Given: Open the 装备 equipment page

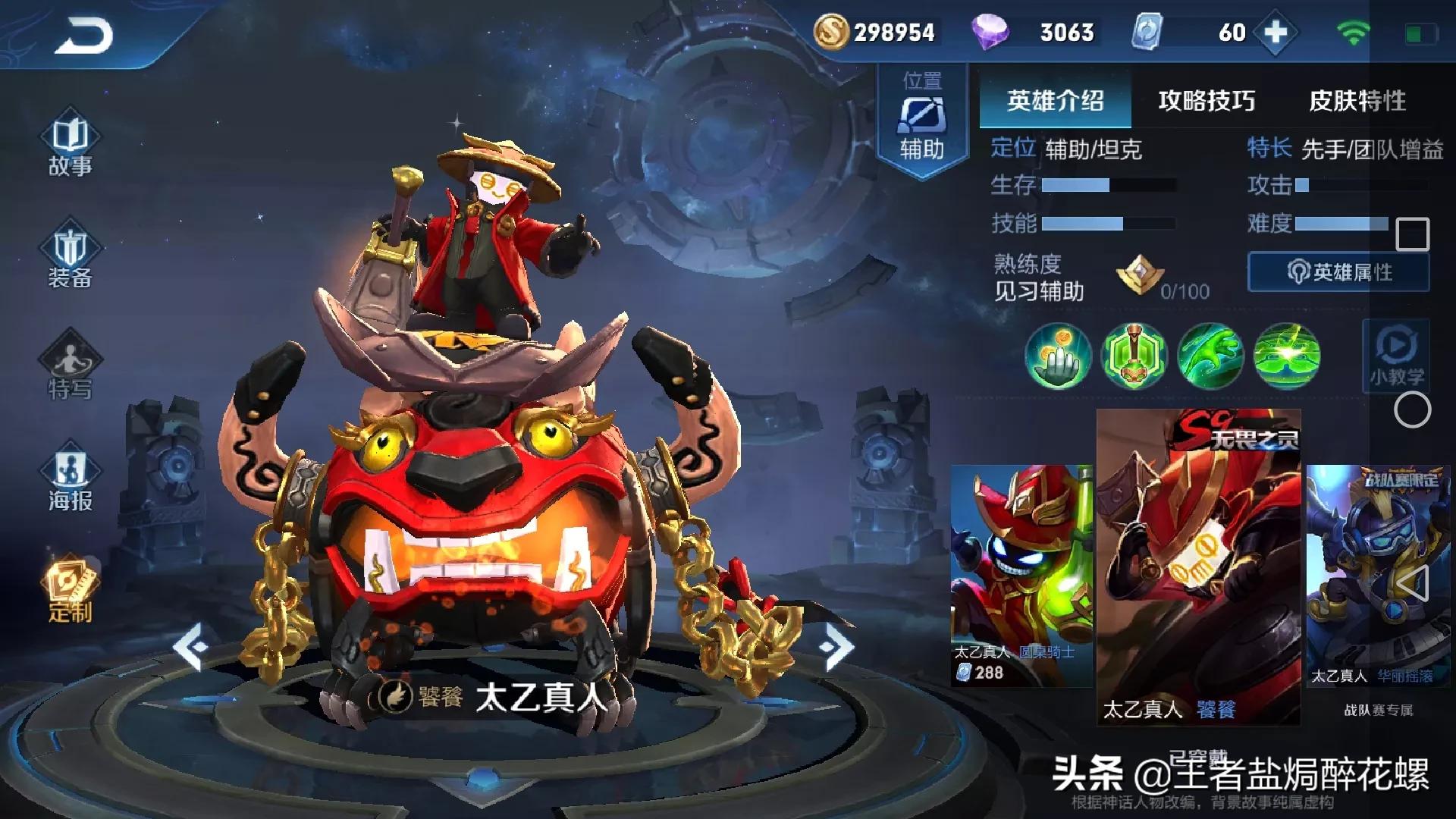Looking at the screenshot, I should [x=70, y=258].
